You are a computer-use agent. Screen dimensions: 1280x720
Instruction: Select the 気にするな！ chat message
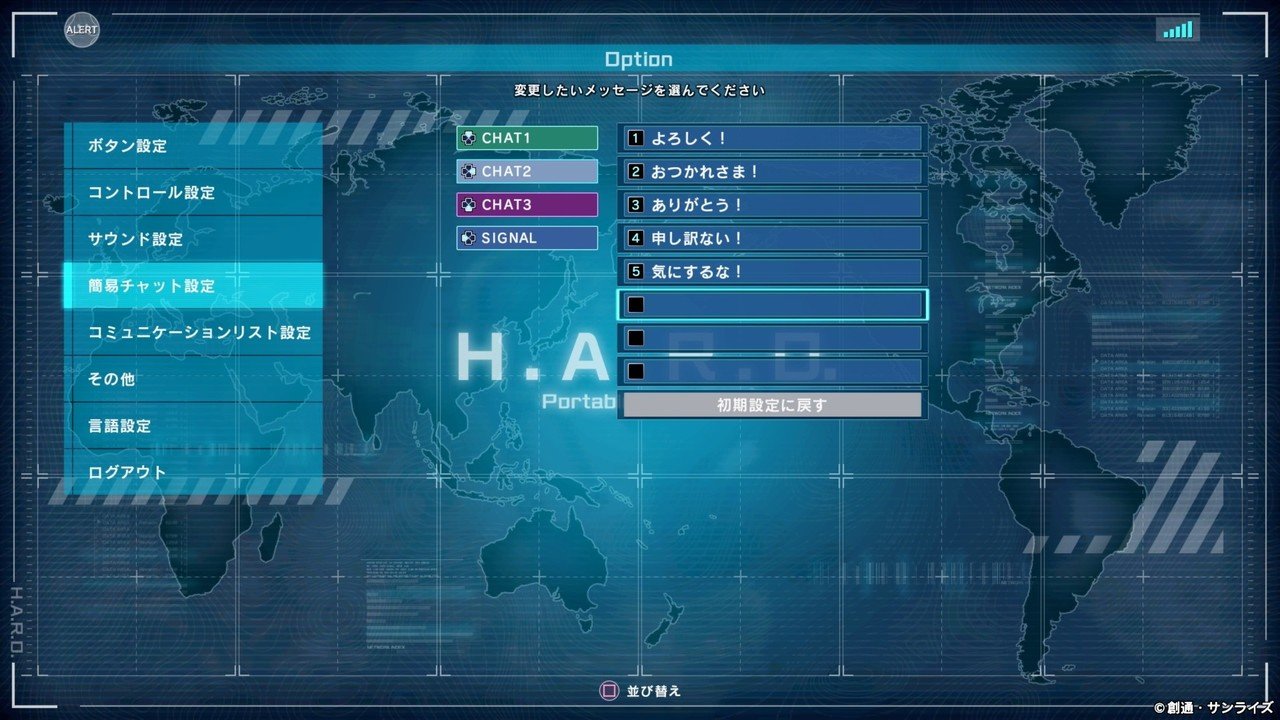tap(770, 271)
